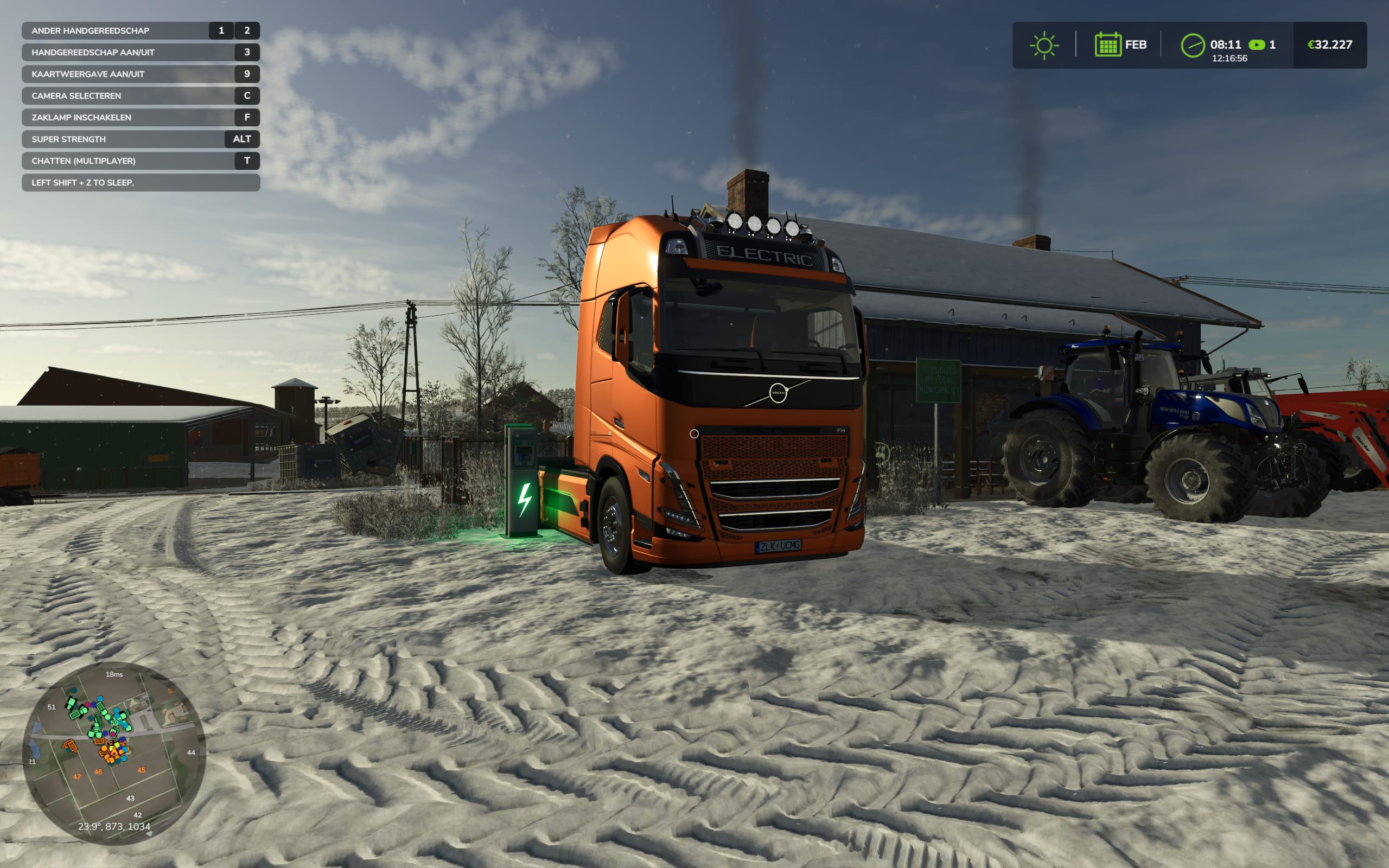Viewport: 1389px width, 868px height.
Task: Click the green clock icon
Action: 1193,46
